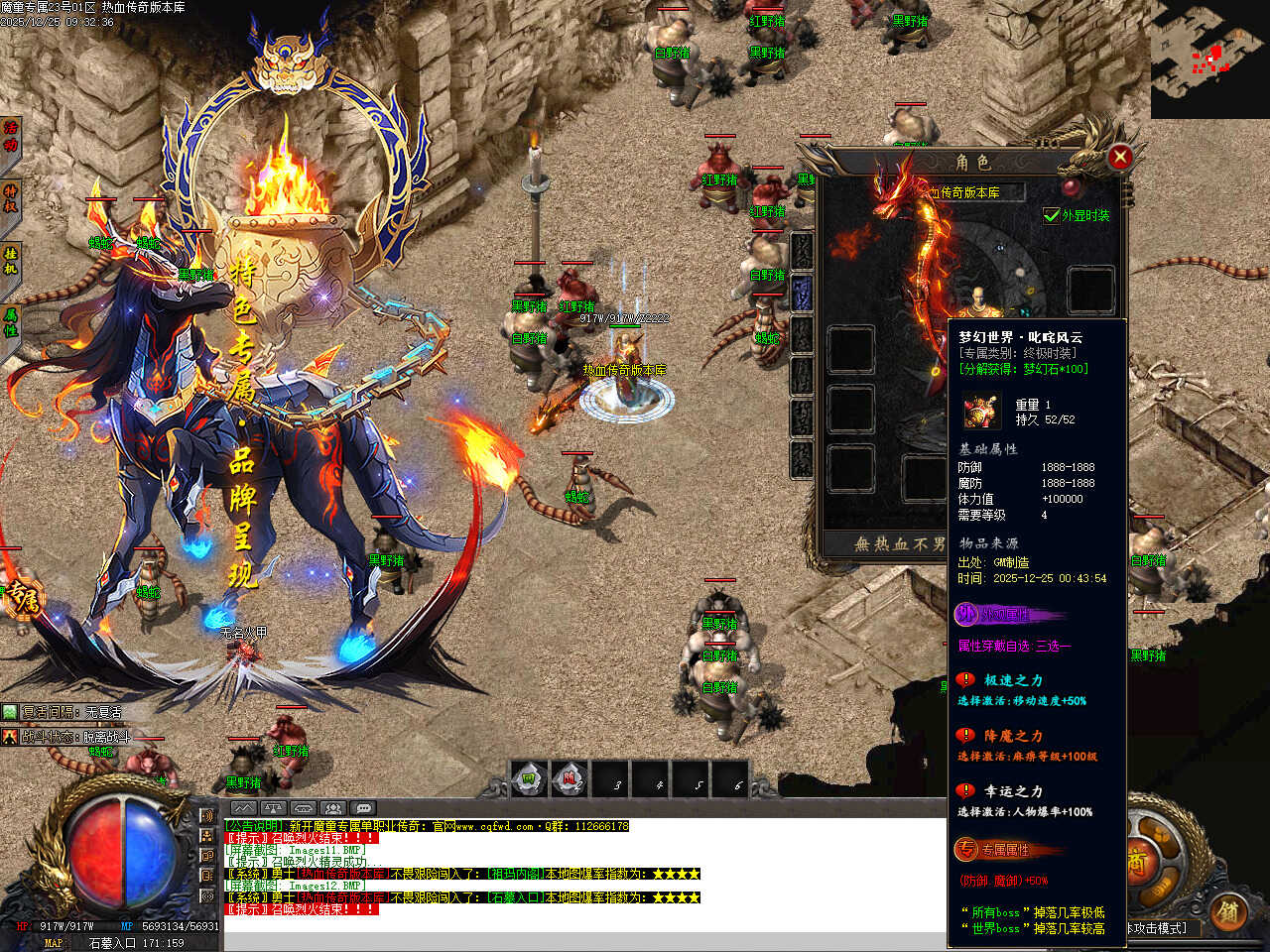Viewport: 1270px width, 952px height.
Task: Click the mountain-shaped button above chat
Action: point(243,808)
